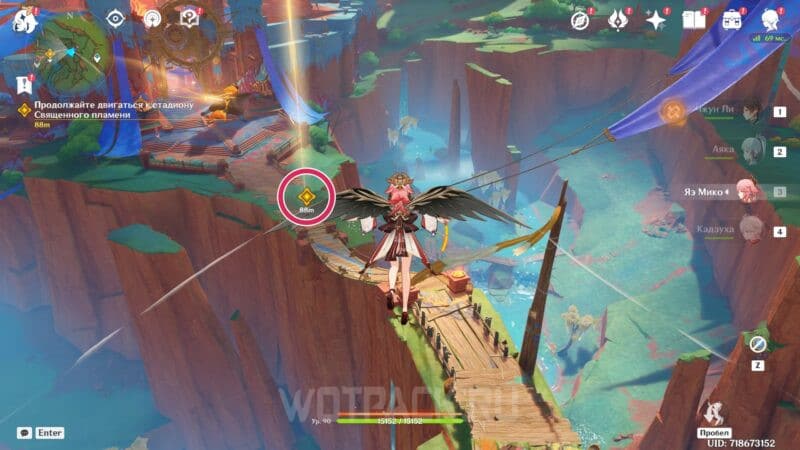This screenshot has width=800, height=450.
Task: Use the round gadget icon labeled Z
Action: tap(758, 344)
